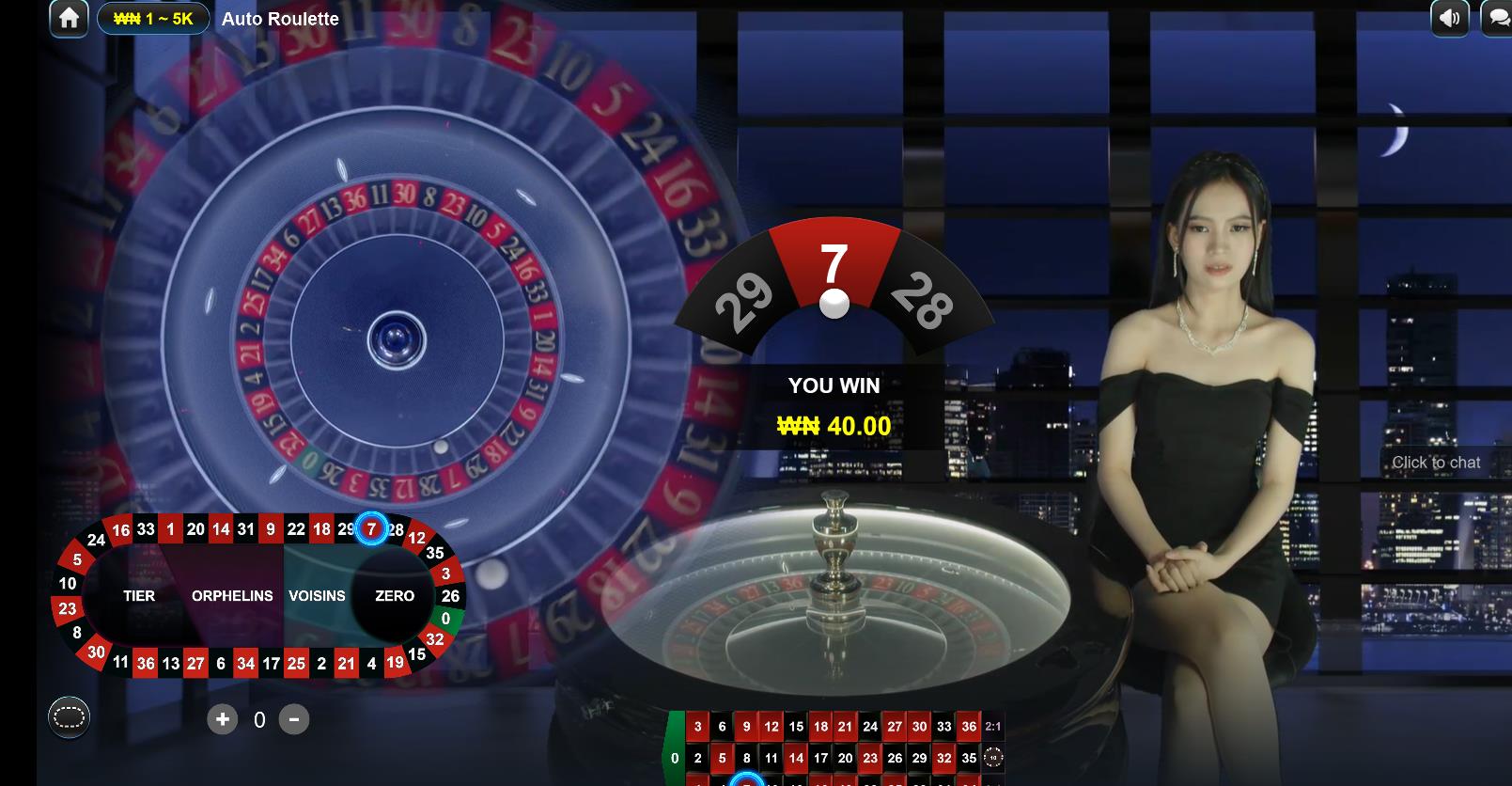Image resolution: width=1512 pixels, height=786 pixels.
Task: Choose number 10 on the racetrack
Action: point(68,583)
